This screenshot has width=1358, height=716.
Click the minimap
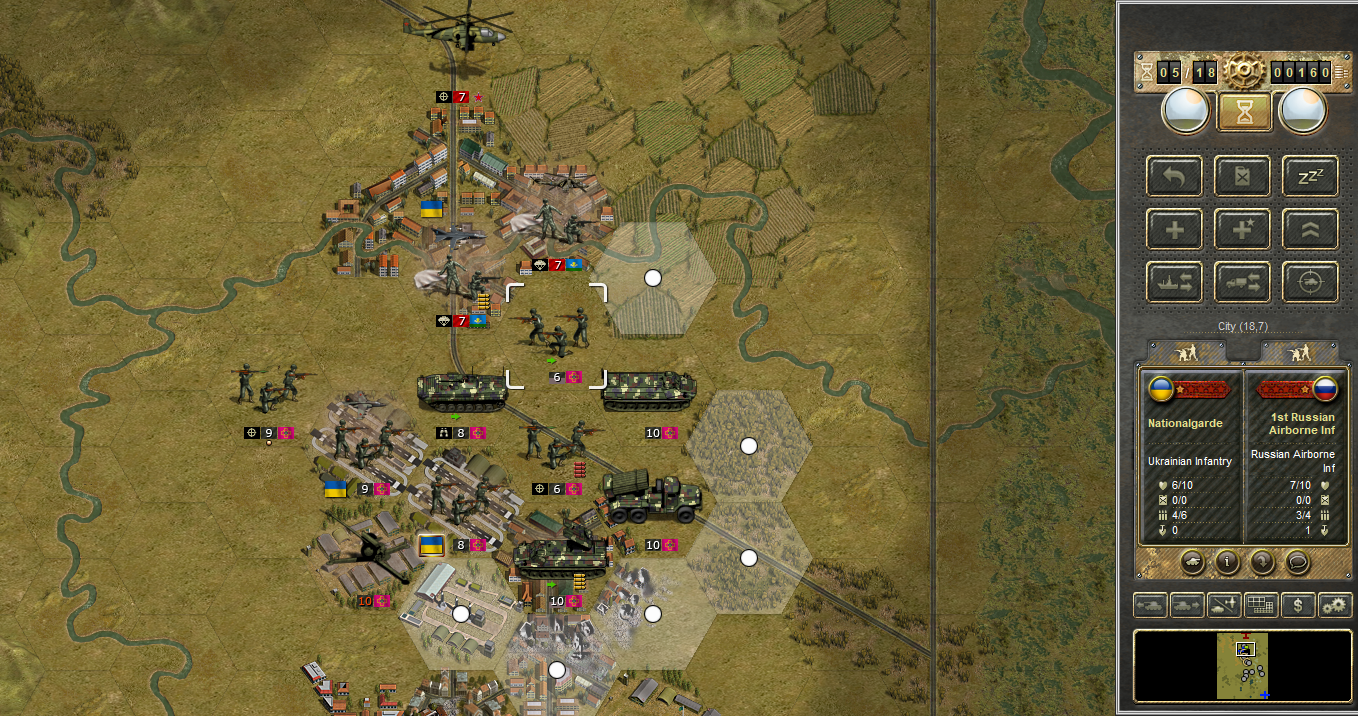[x=1243, y=665]
